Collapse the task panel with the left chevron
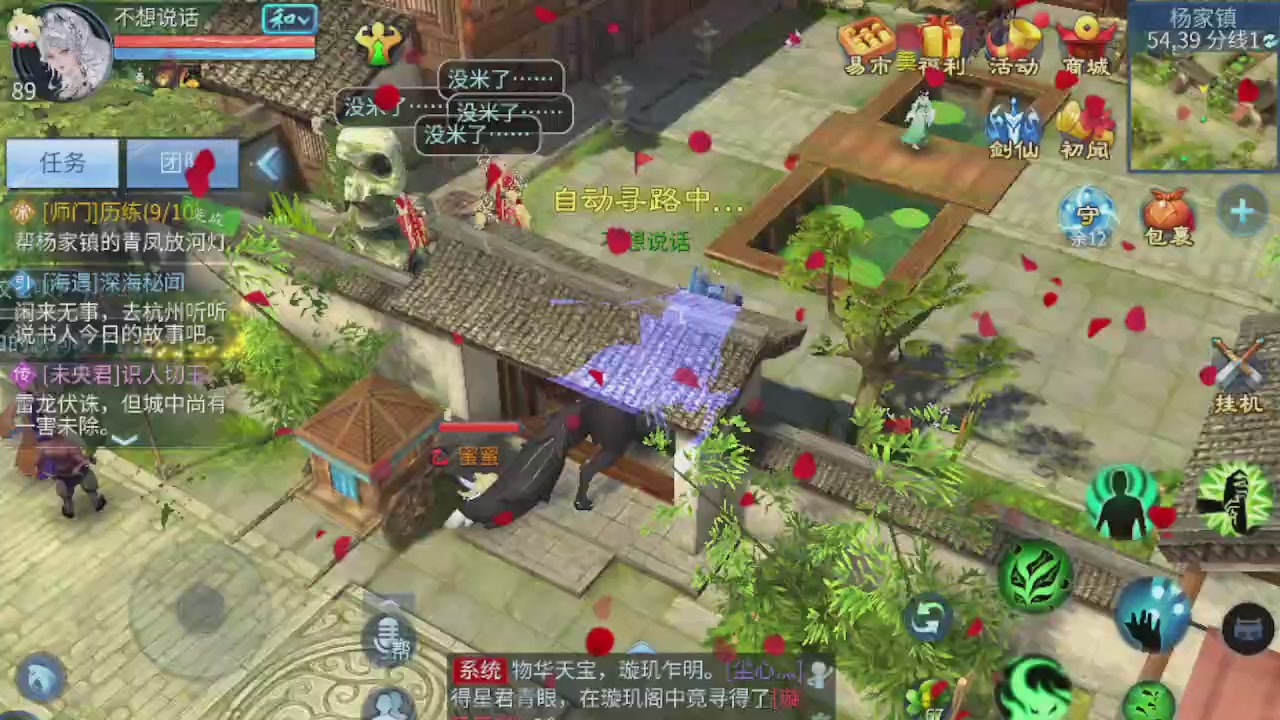Viewport: 1280px width, 720px height. click(270, 165)
